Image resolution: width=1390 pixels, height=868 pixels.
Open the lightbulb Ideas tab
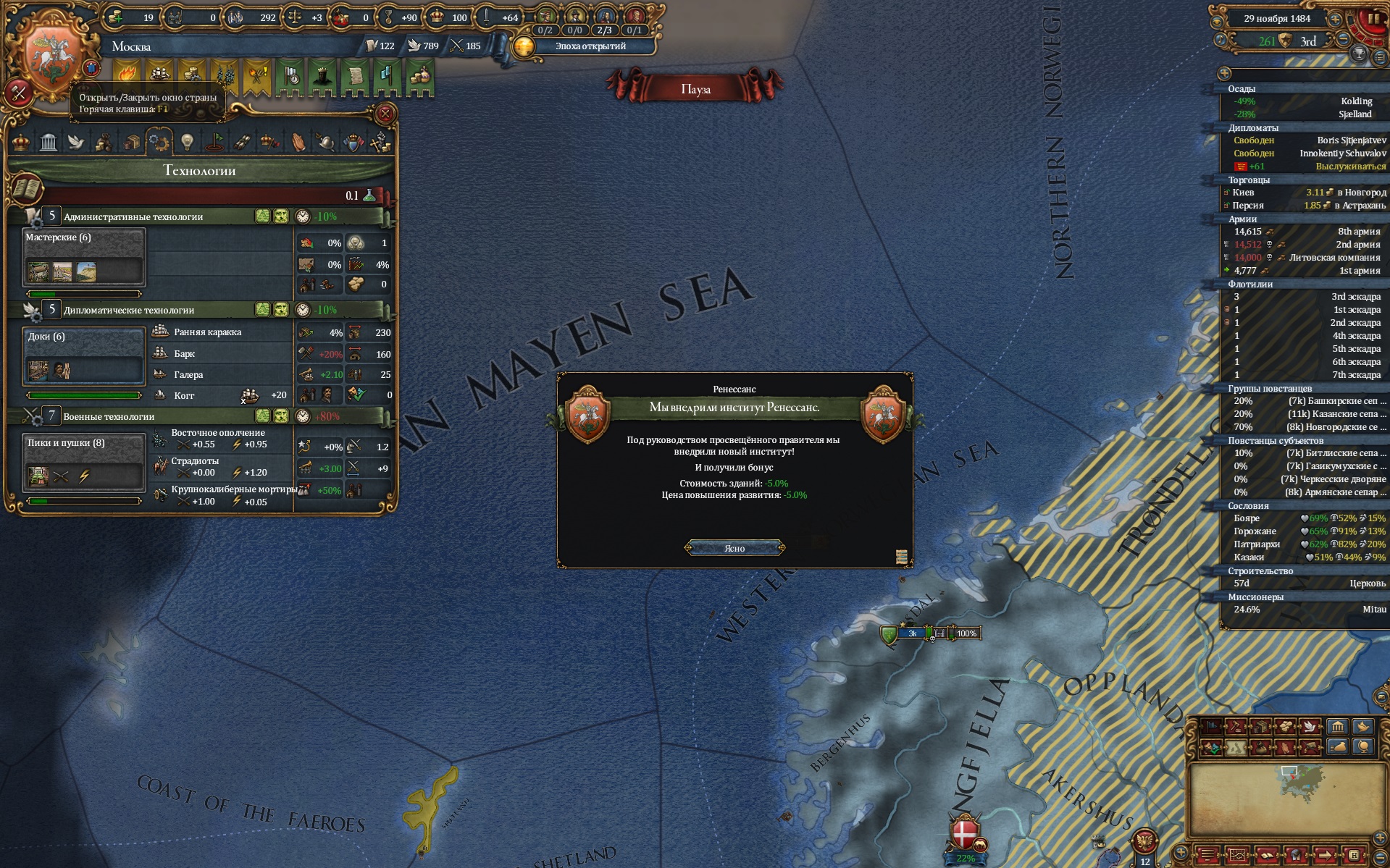[187, 142]
